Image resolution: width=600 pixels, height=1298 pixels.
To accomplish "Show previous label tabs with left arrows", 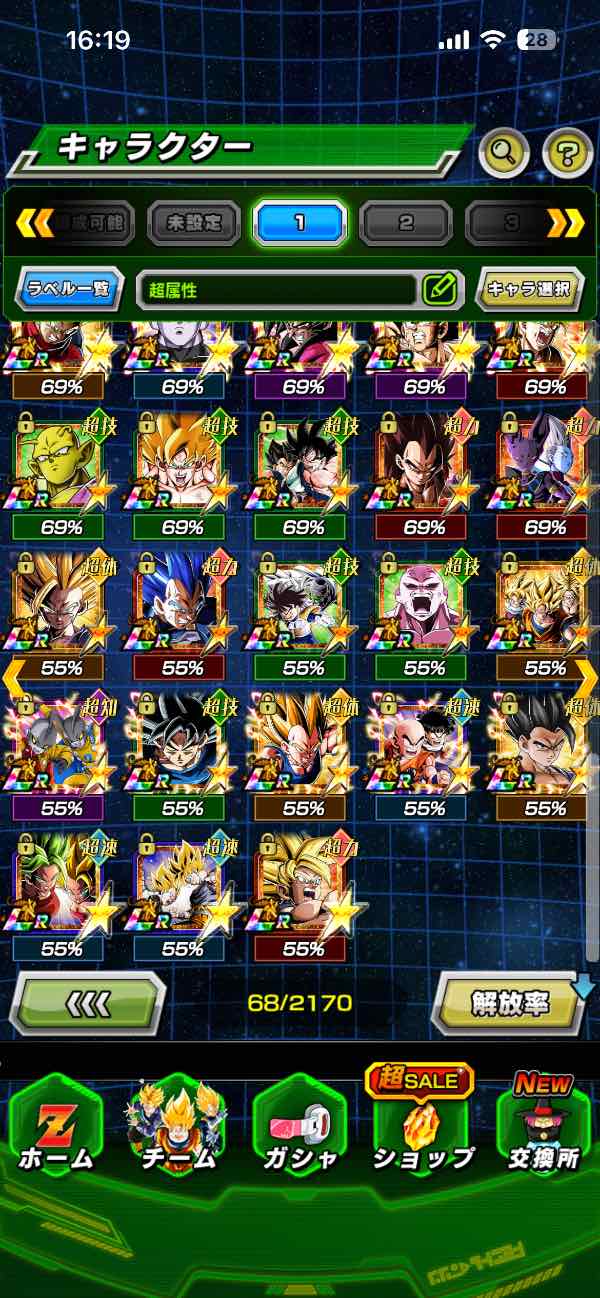I will pos(34,223).
